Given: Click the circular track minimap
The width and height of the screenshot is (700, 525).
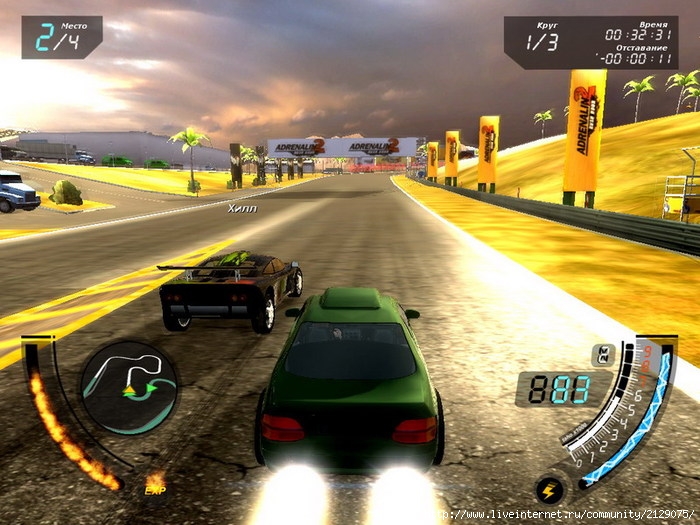Looking at the screenshot, I should pos(129,387).
